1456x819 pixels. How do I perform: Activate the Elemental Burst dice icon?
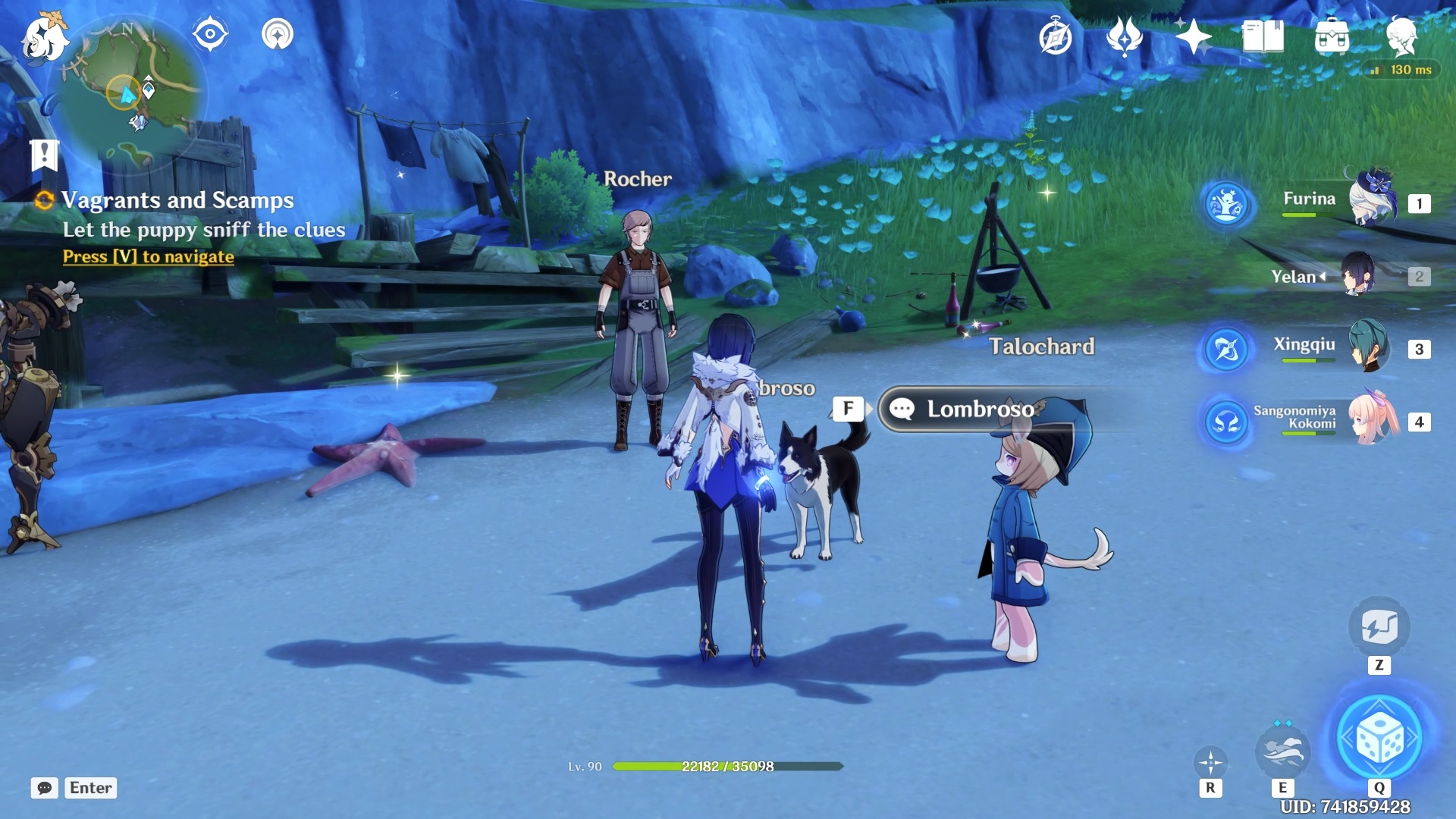[1379, 737]
